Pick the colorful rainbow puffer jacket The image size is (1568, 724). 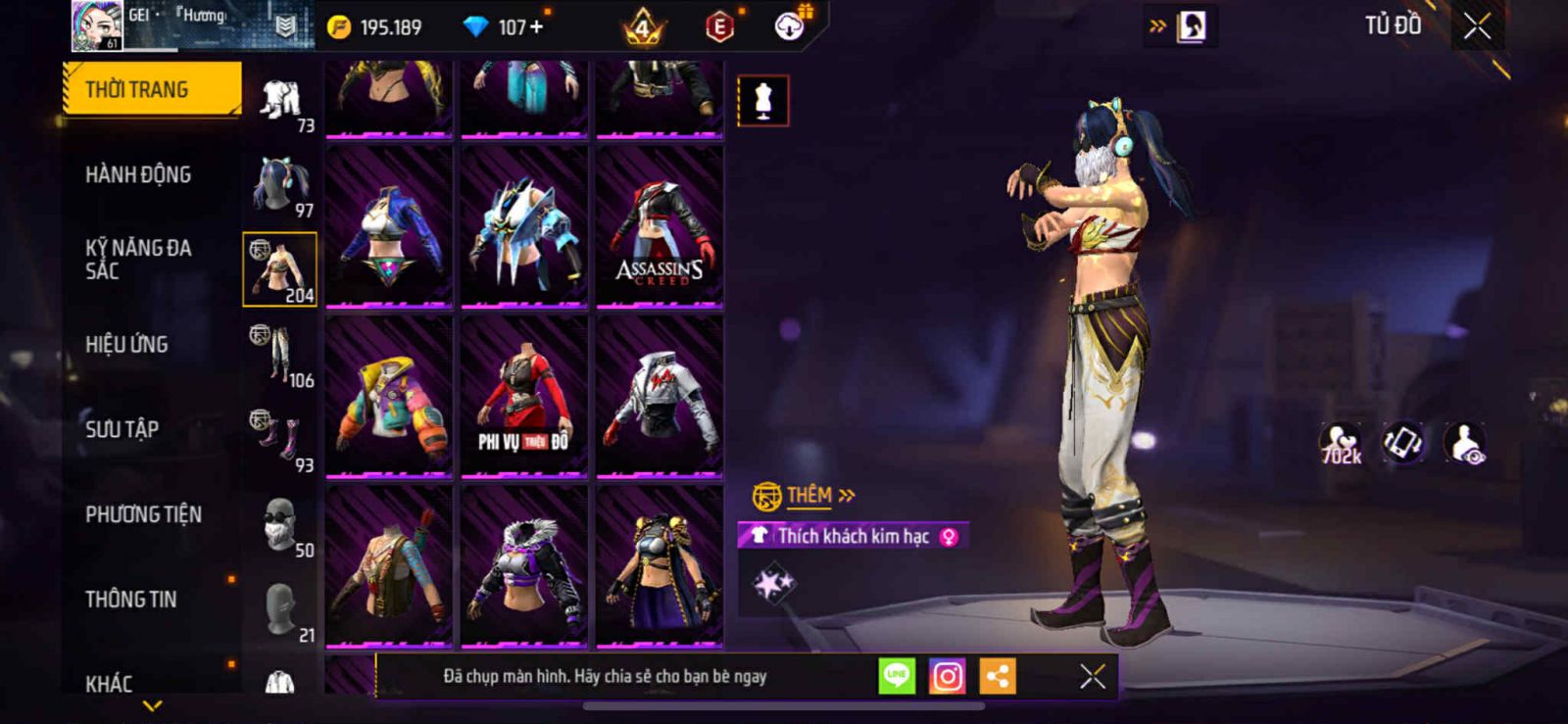(389, 397)
